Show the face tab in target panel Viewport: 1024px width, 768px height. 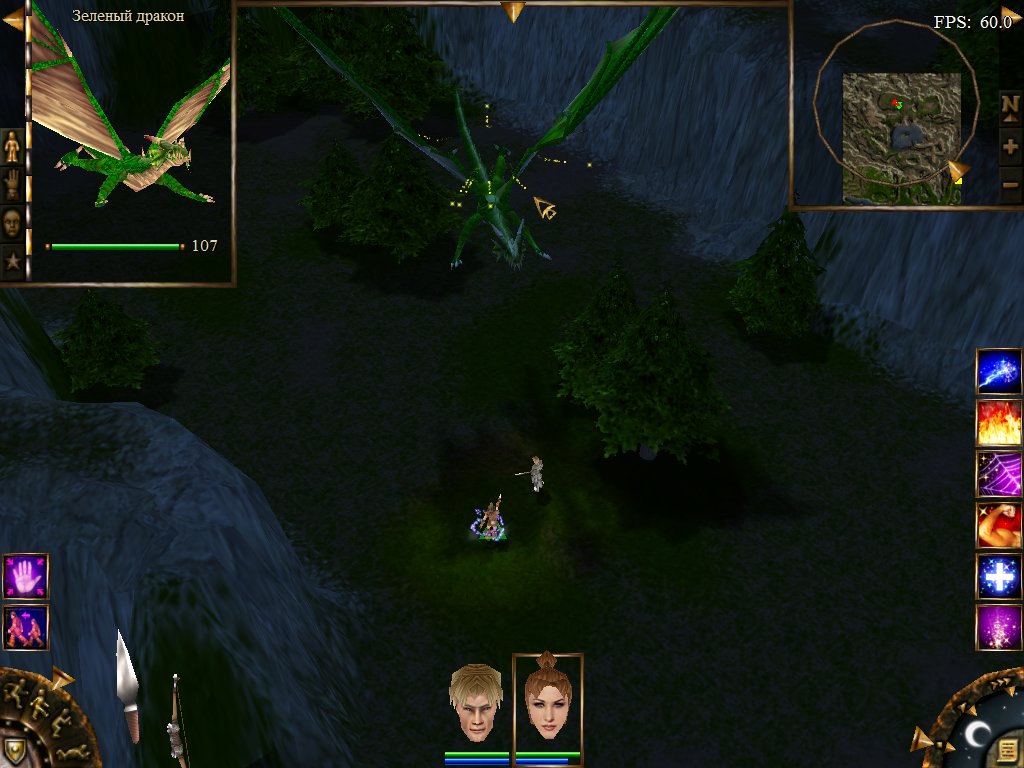[12, 222]
